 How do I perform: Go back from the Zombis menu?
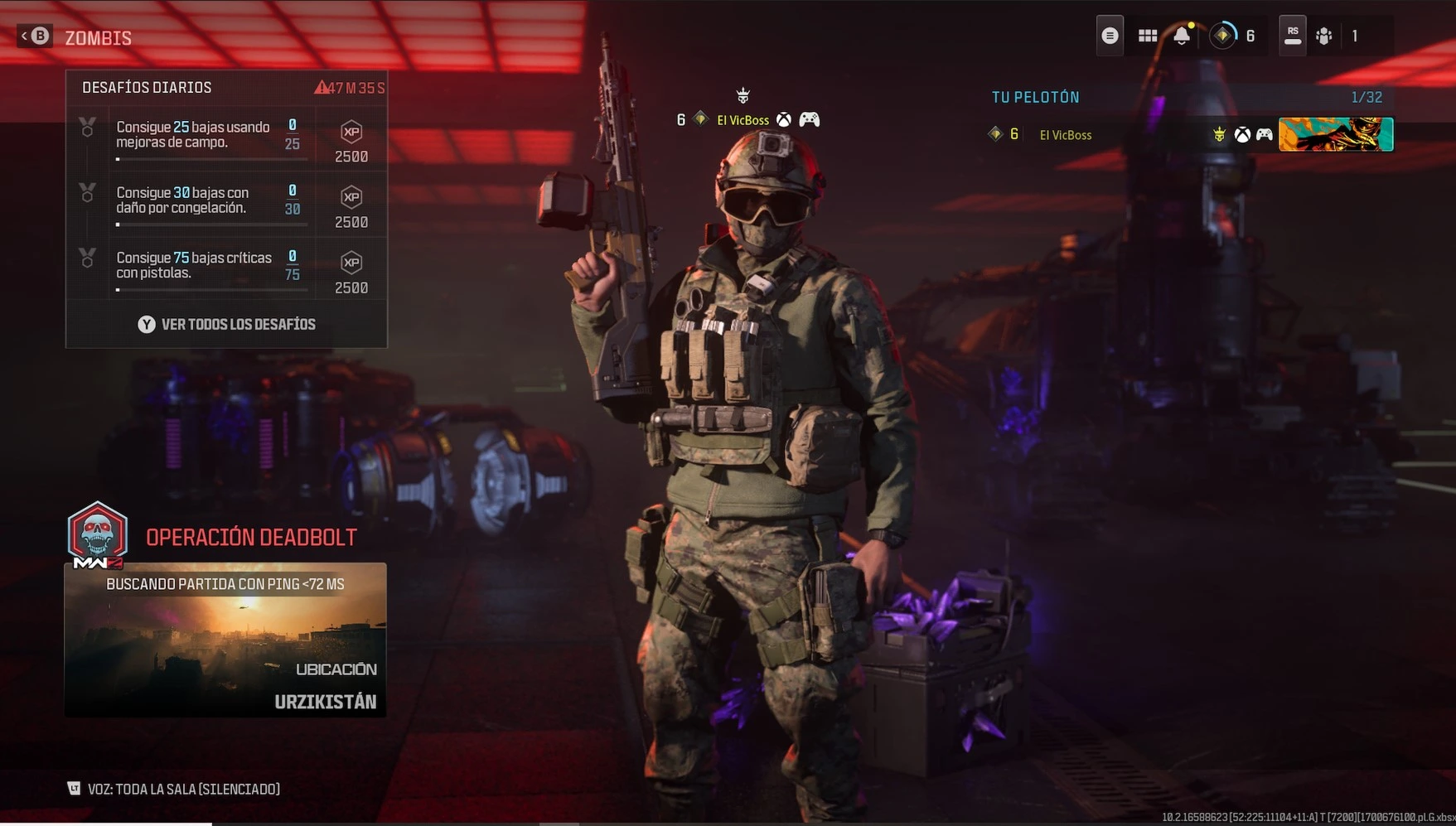pyautogui.click(x=36, y=36)
